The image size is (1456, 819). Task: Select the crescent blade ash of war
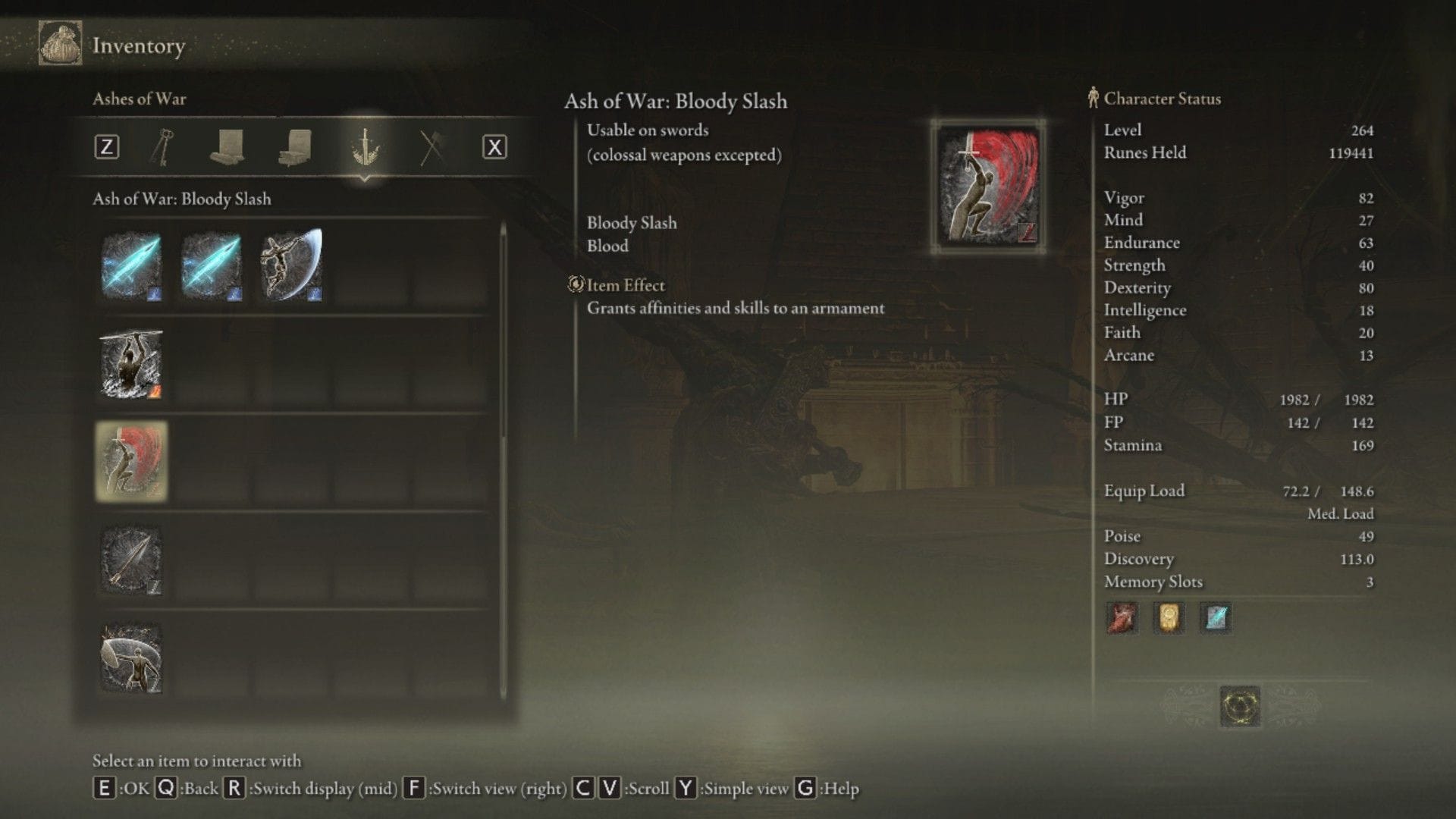click(291, 265)
